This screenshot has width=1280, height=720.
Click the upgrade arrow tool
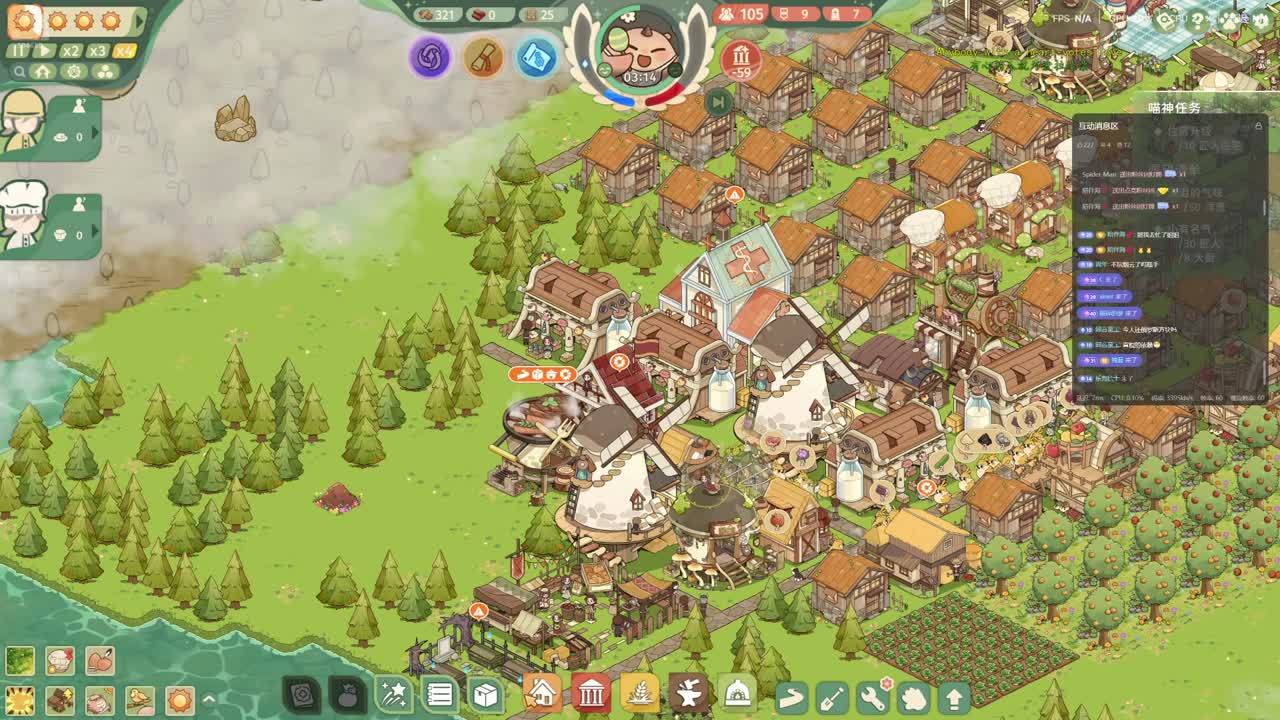(x=954, y=696)
